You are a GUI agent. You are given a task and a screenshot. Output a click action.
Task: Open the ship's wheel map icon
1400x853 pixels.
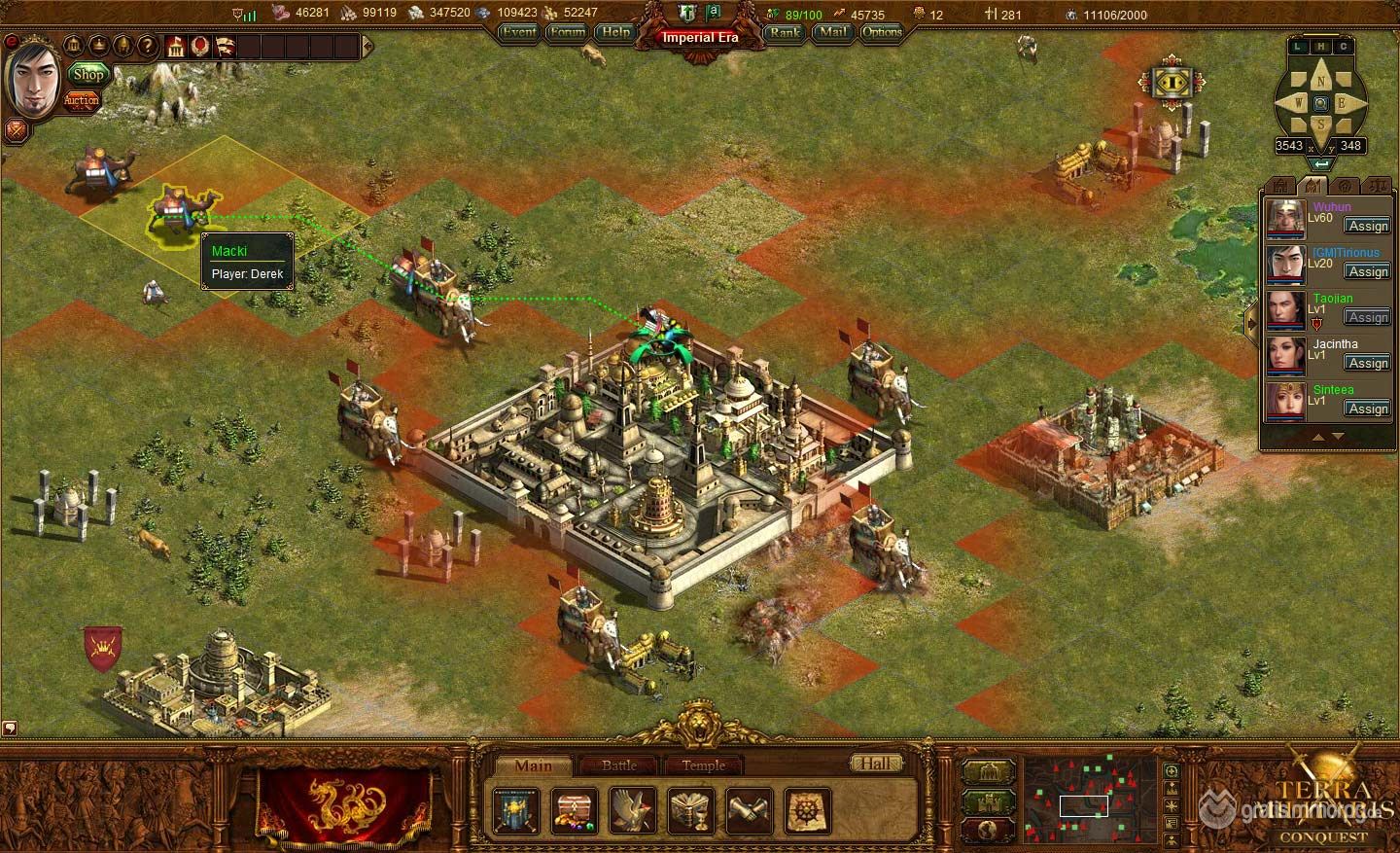coord(807,810)
